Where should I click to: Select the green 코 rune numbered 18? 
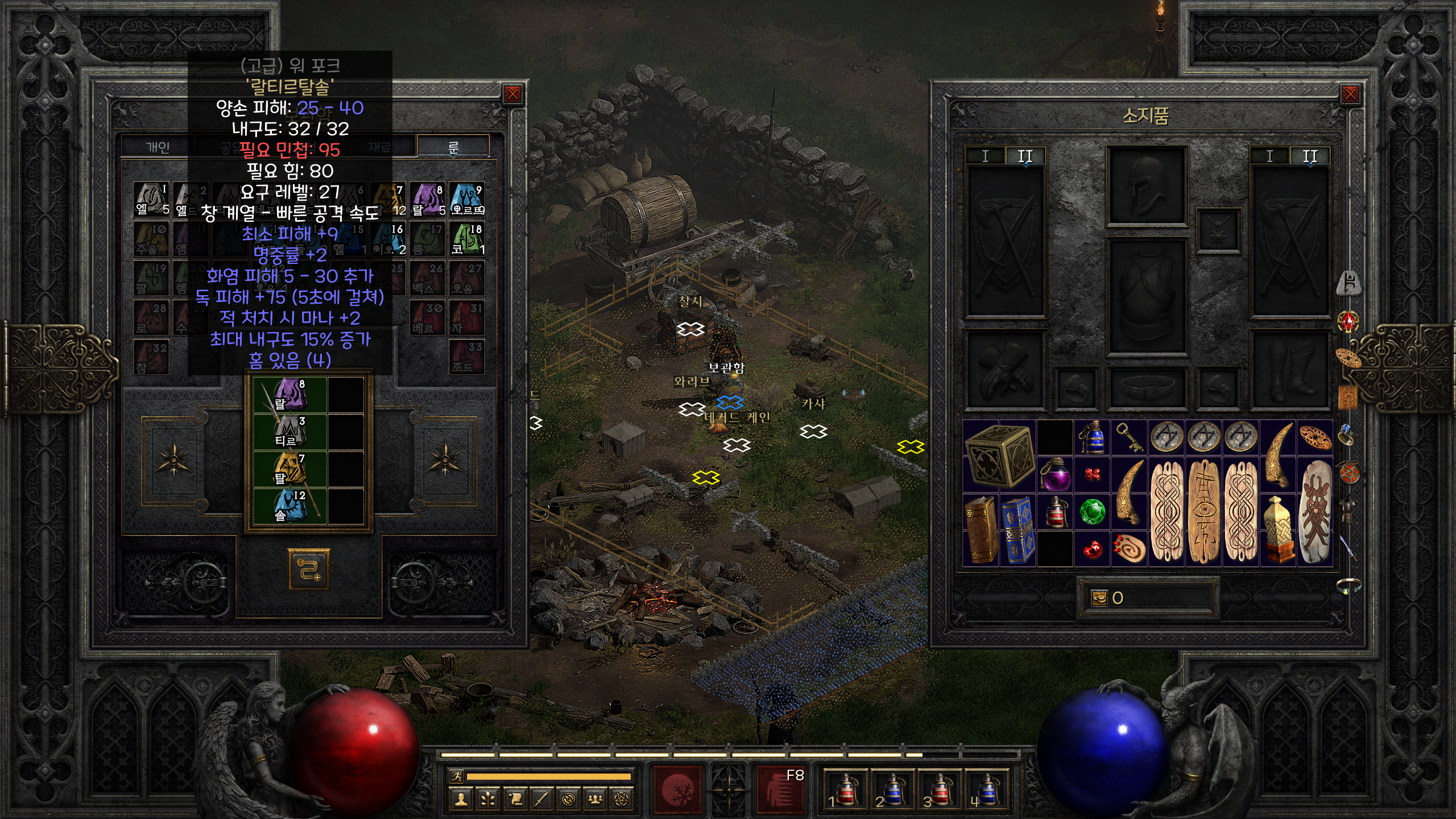click(467, 238)
